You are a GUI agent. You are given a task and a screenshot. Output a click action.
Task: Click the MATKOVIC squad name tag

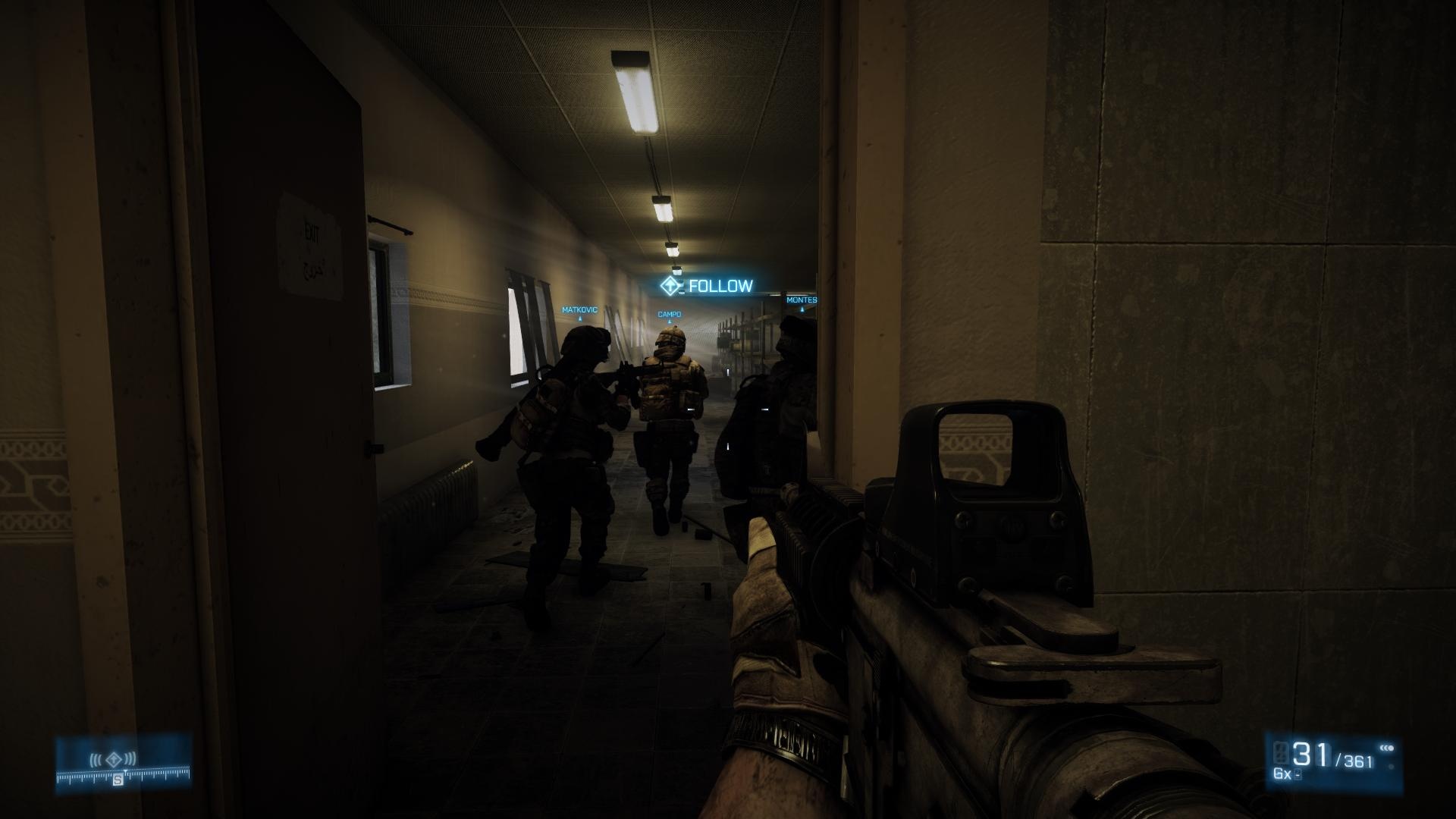point(579,310)
